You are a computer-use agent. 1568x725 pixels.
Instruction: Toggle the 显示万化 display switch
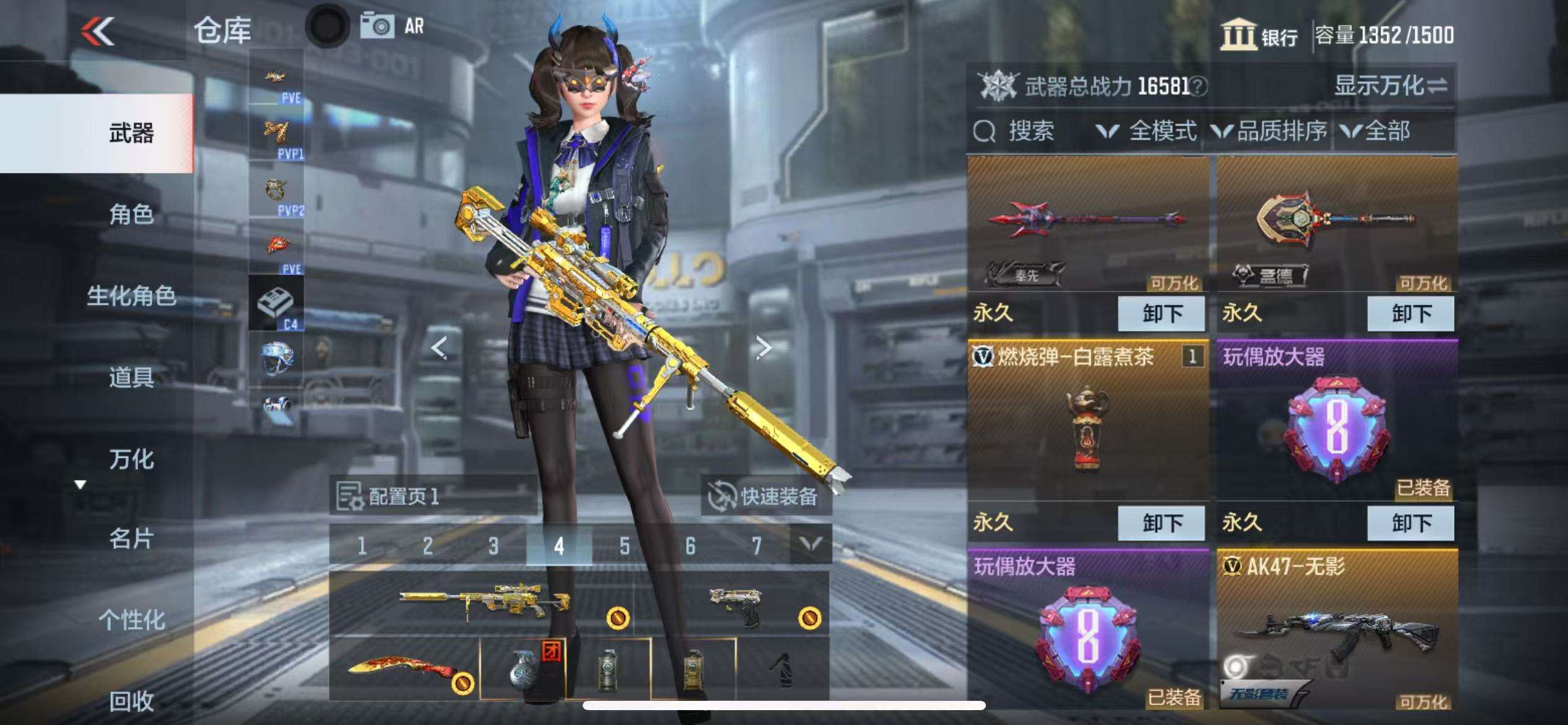click(x=1390, y=86)
